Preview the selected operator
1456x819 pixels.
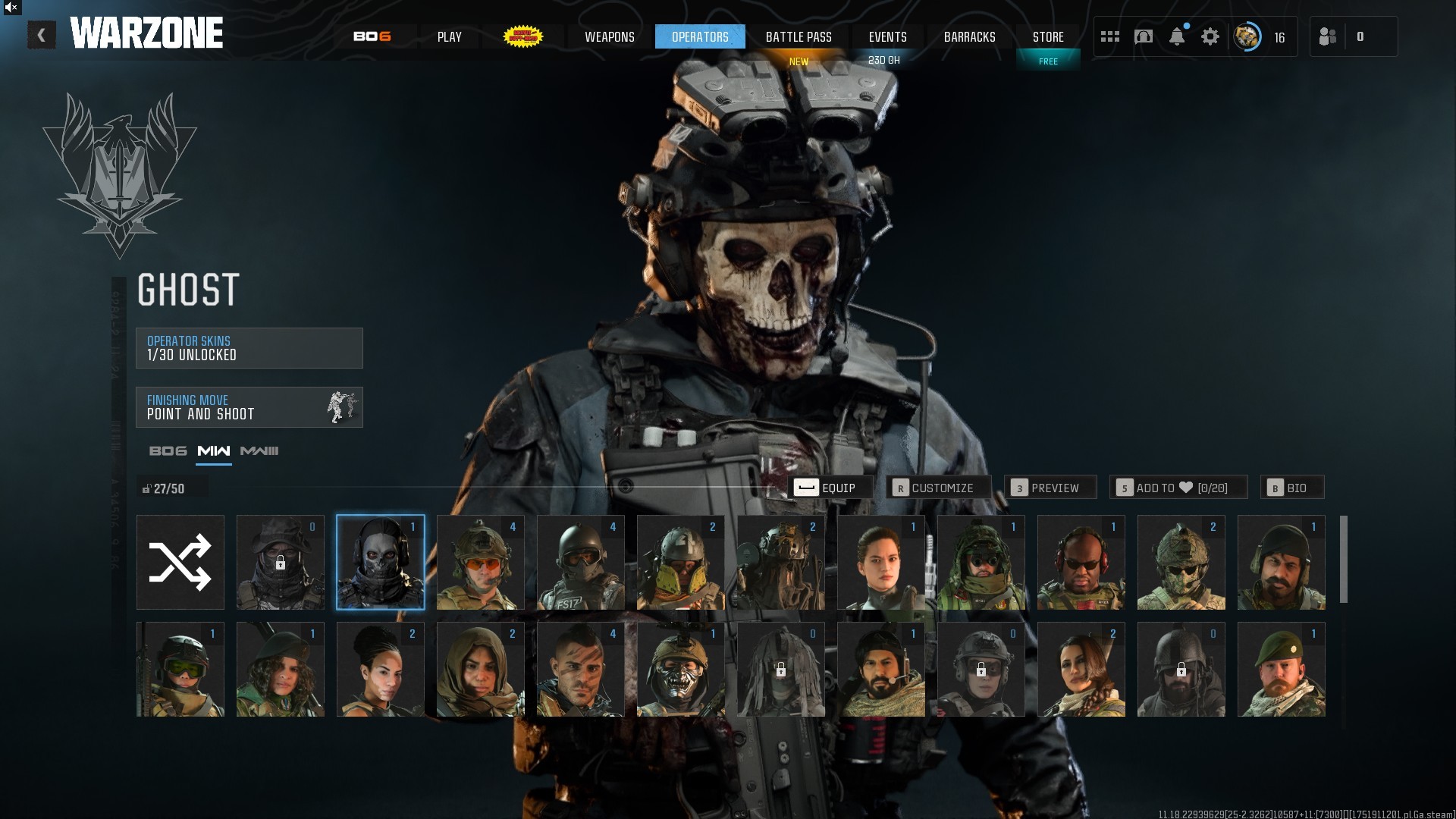[1050, 488]
